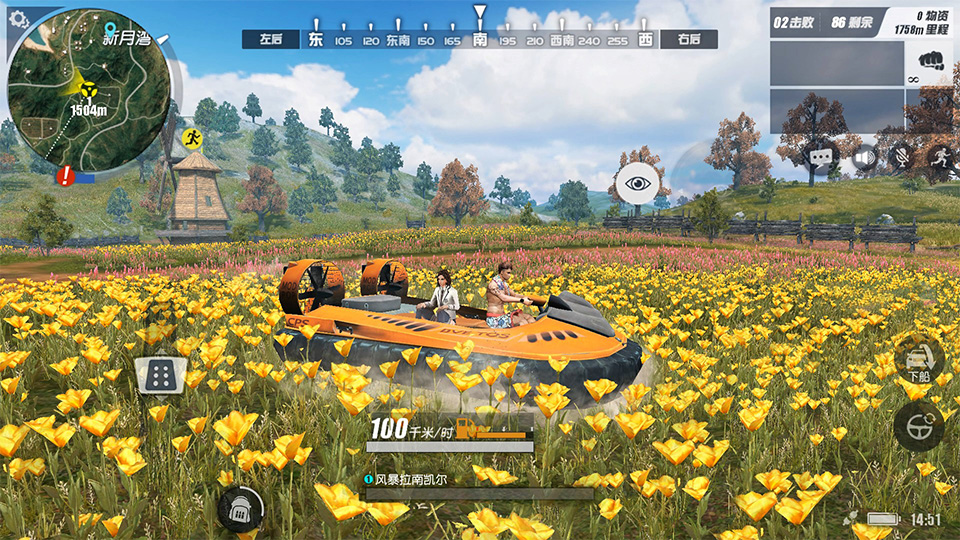Click the 下船 exit vehicle button
This screenshot has height=540, width=960.
(919, 359)
